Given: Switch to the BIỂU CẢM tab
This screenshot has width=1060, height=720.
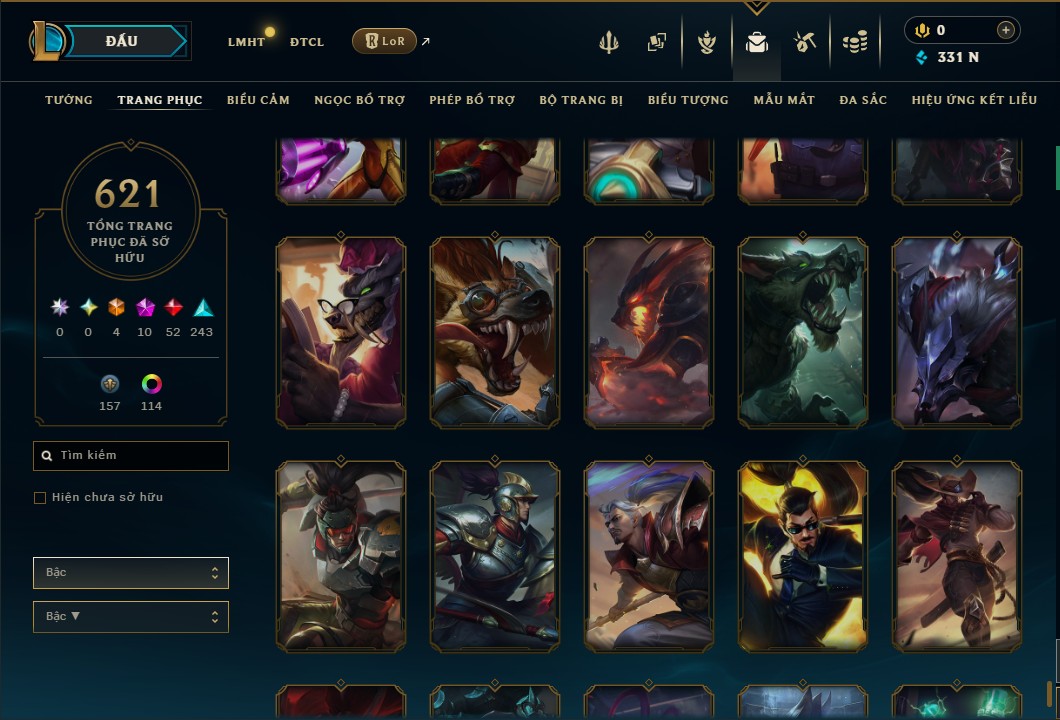Looking at the screenshot, I should [x=258, y=100].
